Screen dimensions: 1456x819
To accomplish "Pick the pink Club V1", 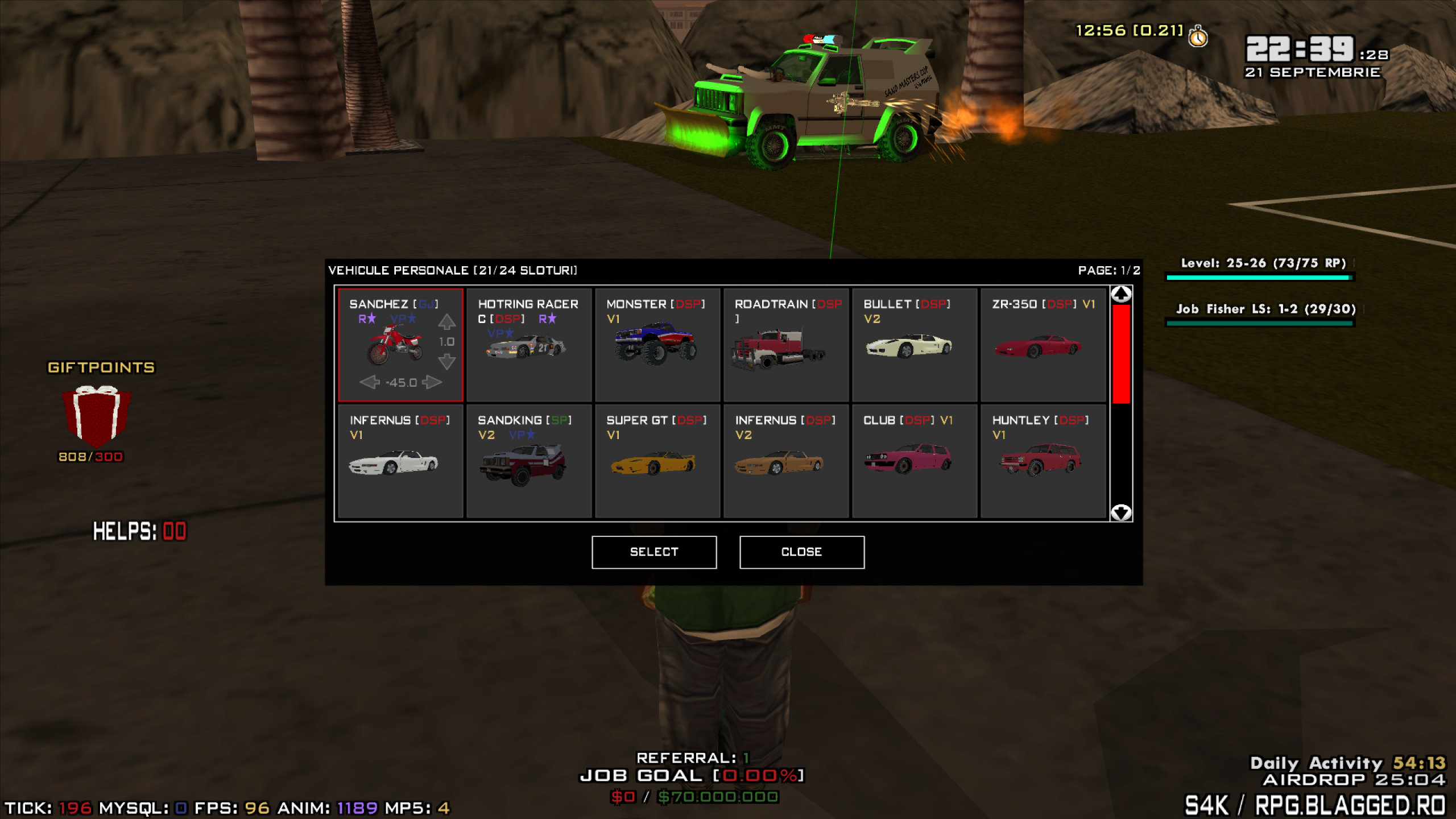I will coord(915,461).
